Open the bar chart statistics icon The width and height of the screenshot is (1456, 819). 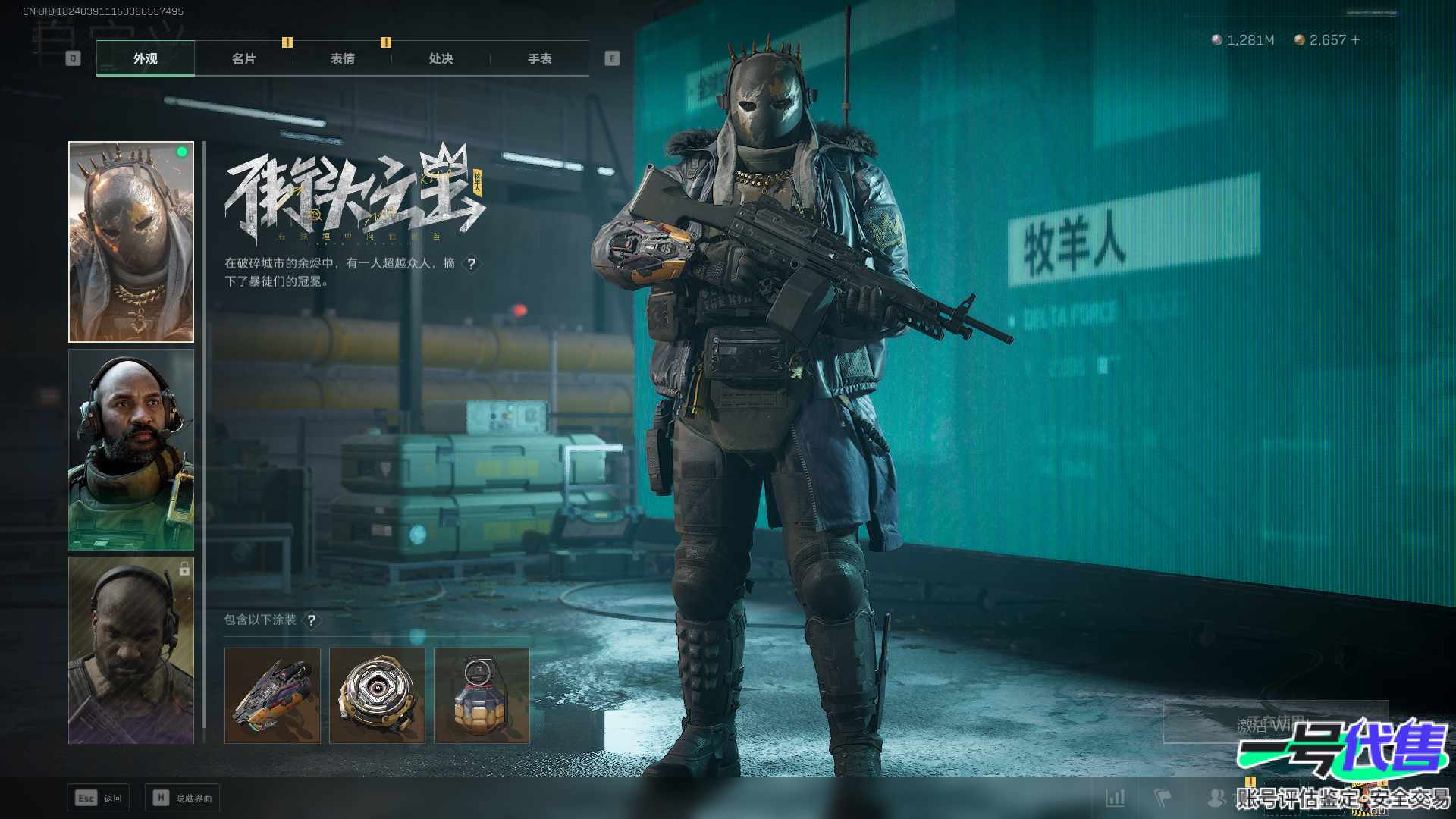(1116, 798)
